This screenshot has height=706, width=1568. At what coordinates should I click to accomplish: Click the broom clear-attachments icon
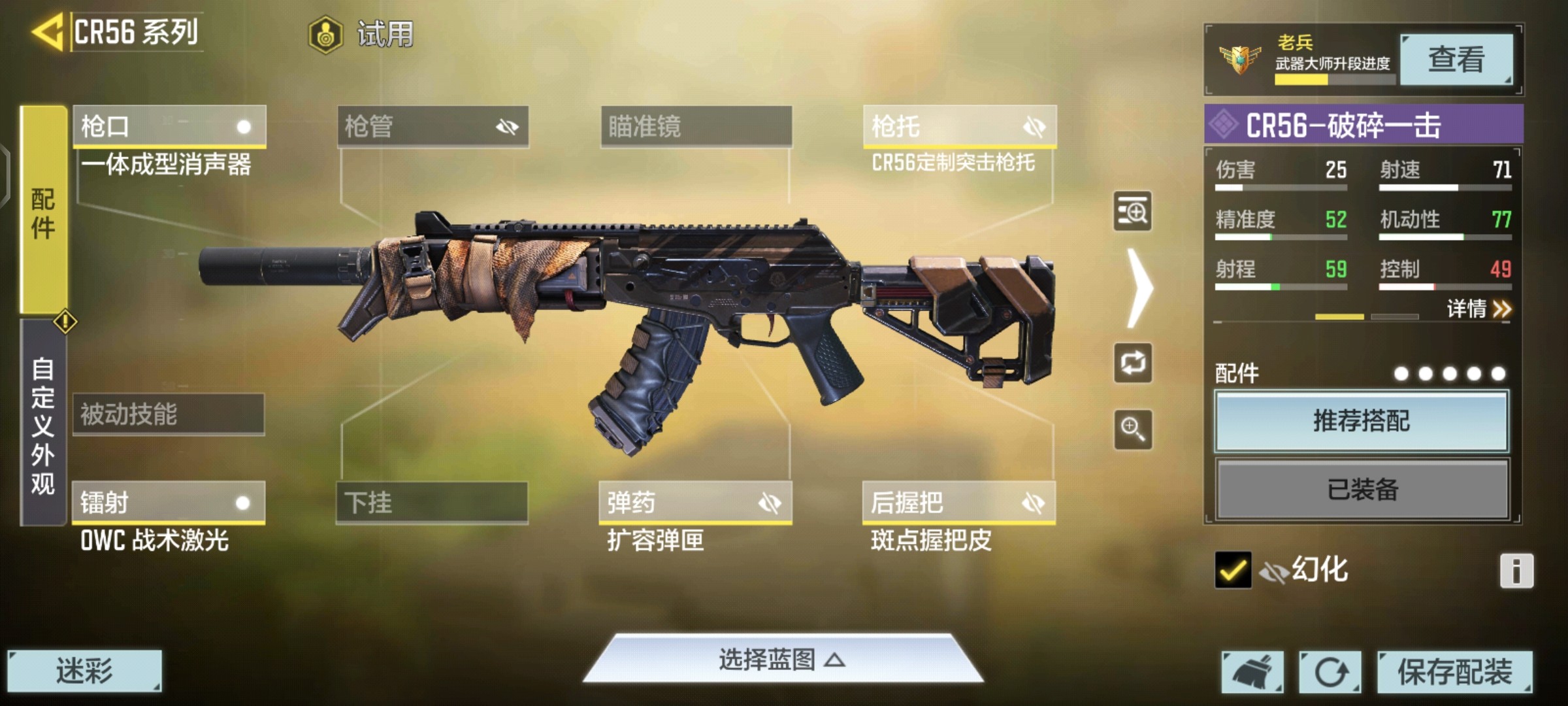1252,671
